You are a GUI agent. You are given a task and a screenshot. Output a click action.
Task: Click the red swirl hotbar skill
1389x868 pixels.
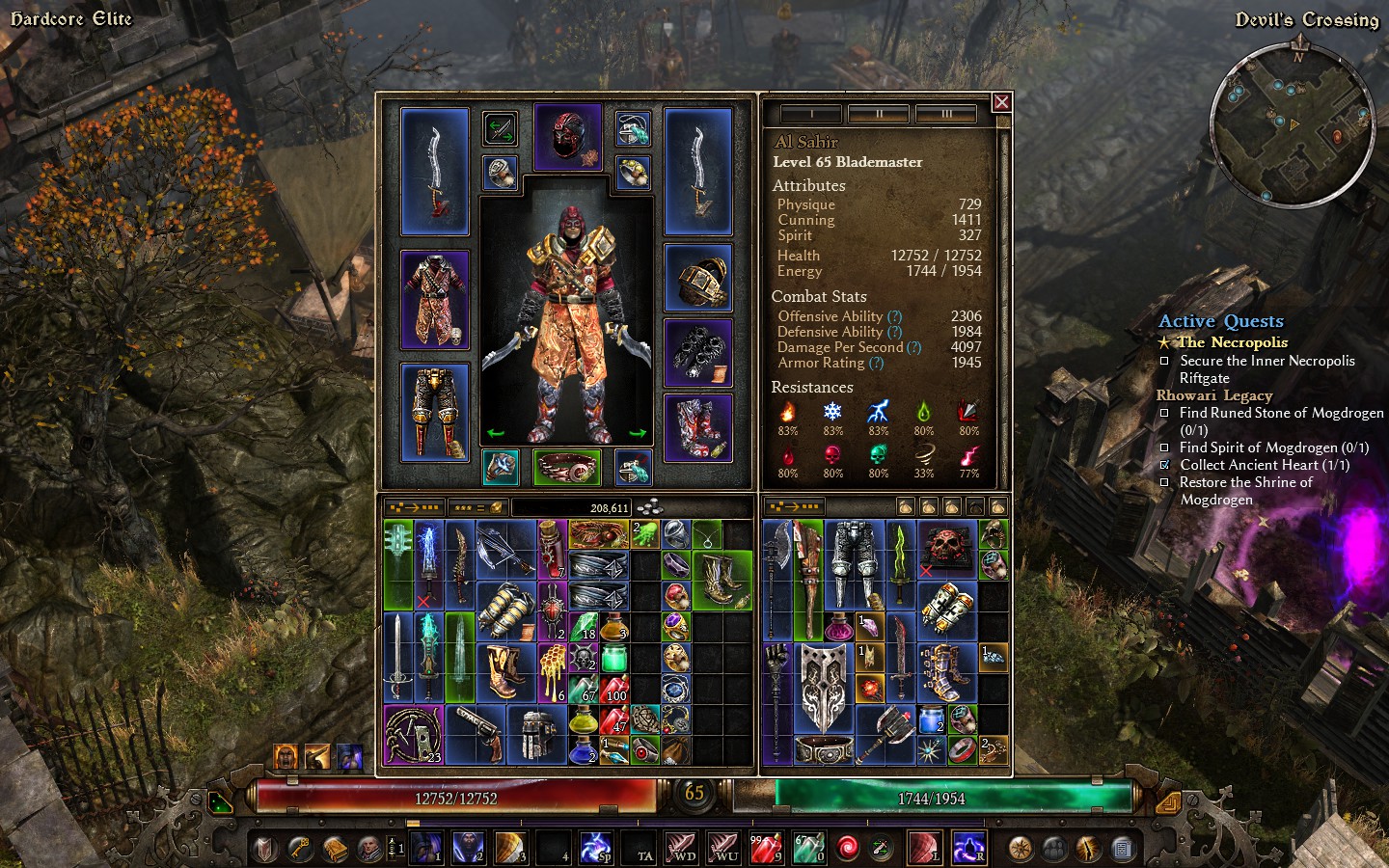tap(848, 849)
